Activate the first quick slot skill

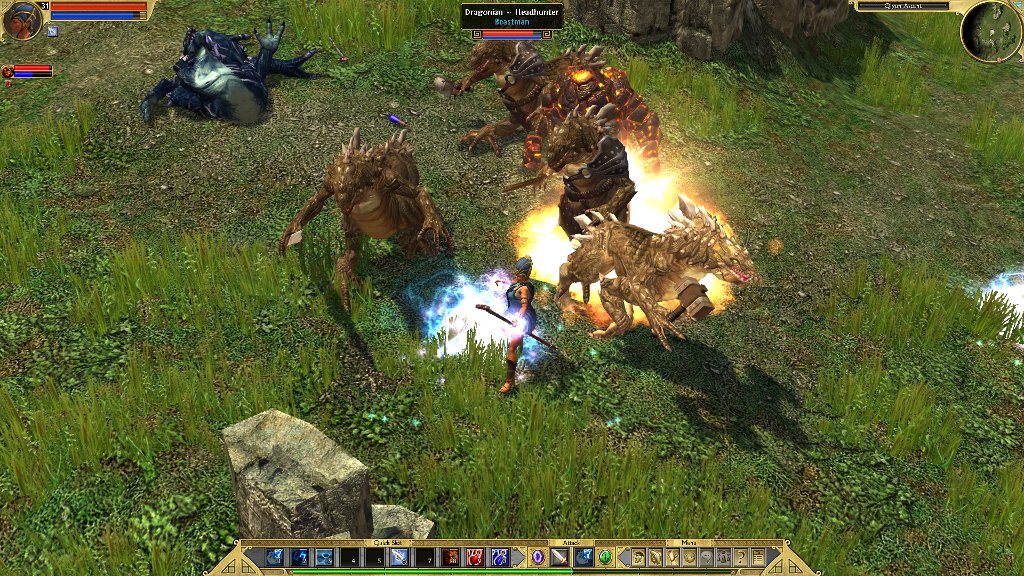click(x=274, y=557)
